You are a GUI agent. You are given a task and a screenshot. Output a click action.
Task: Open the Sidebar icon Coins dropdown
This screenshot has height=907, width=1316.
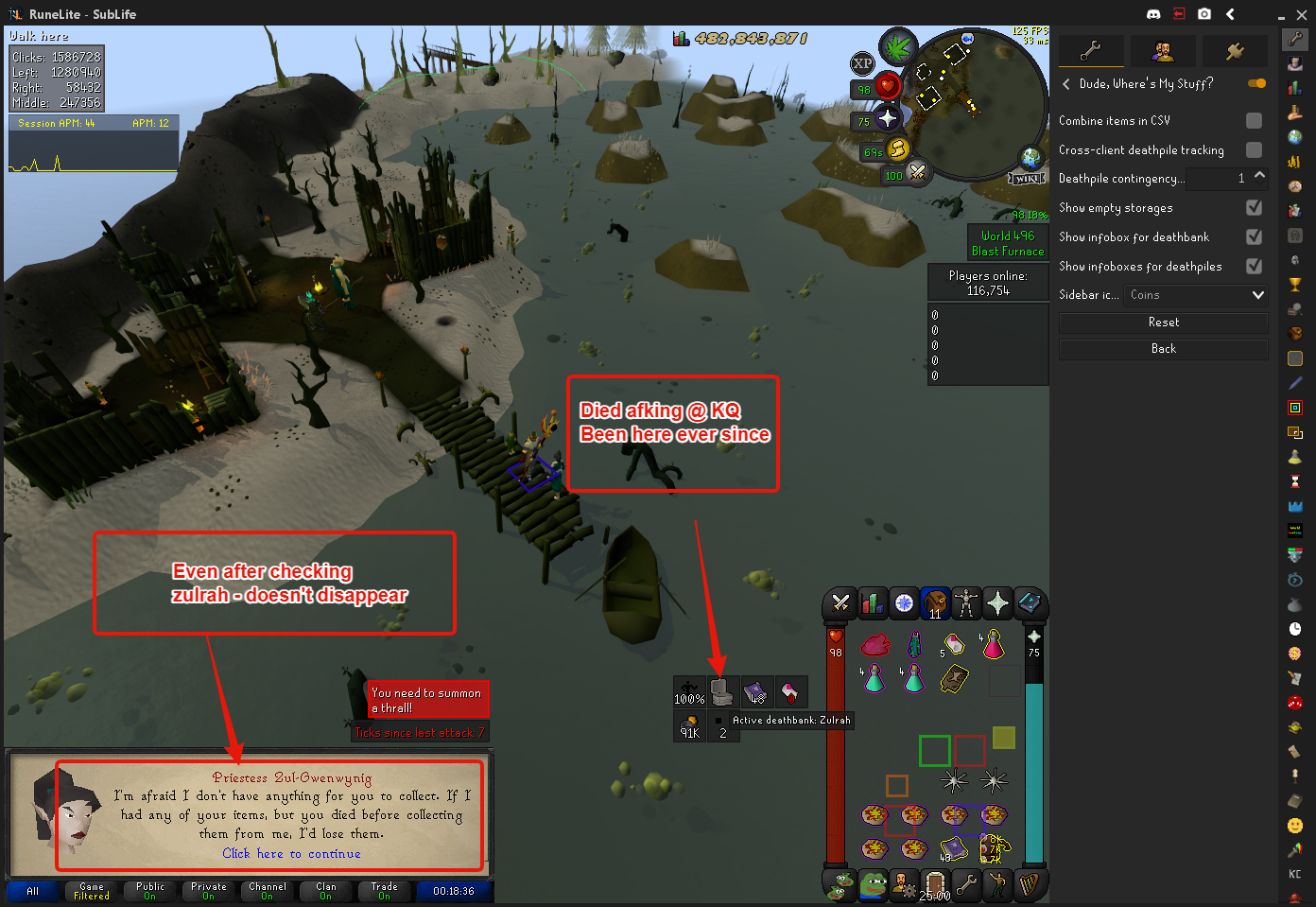(1195, 295)
